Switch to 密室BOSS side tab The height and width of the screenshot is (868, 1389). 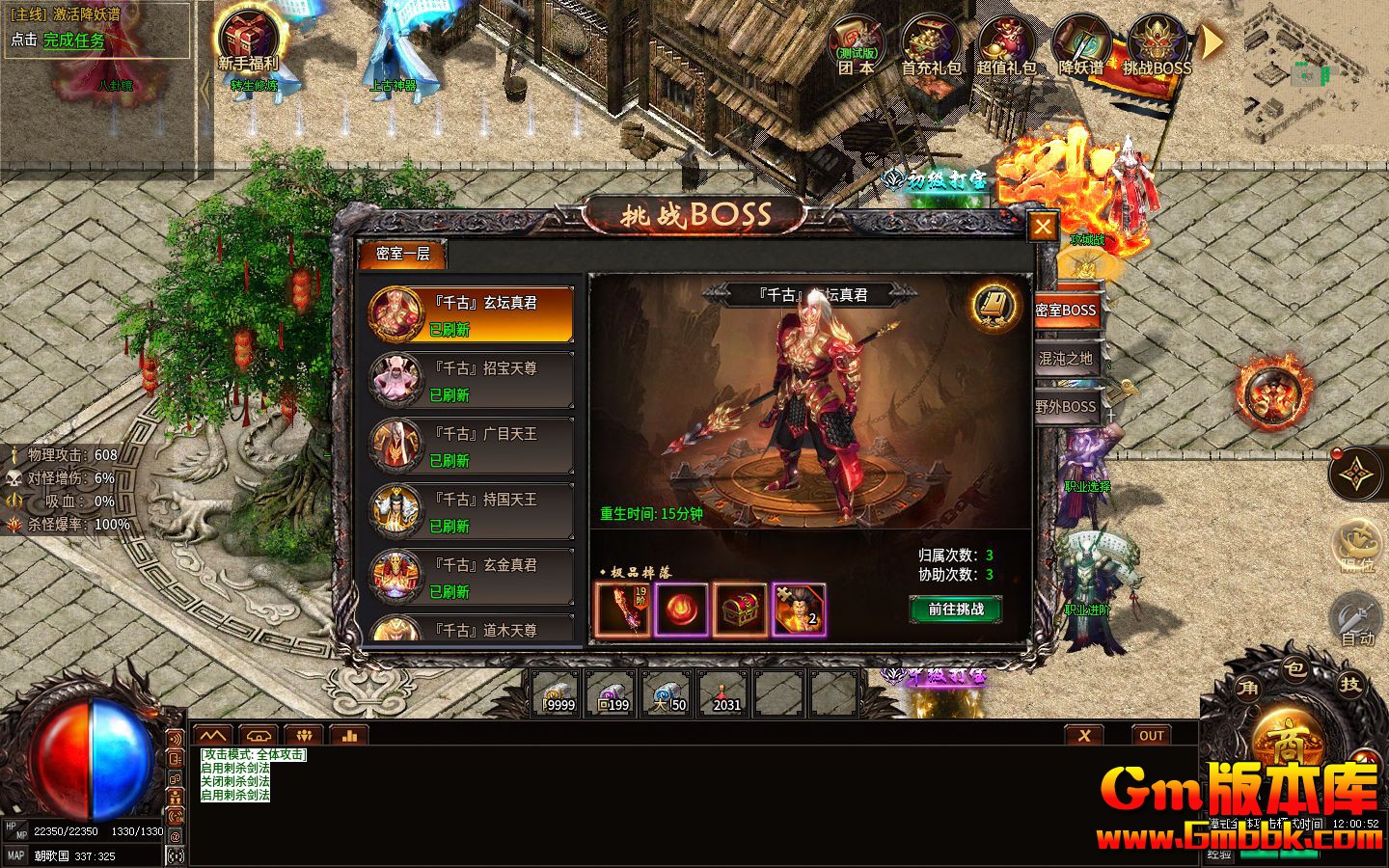pyautogui.click(x=1065, y=311)
